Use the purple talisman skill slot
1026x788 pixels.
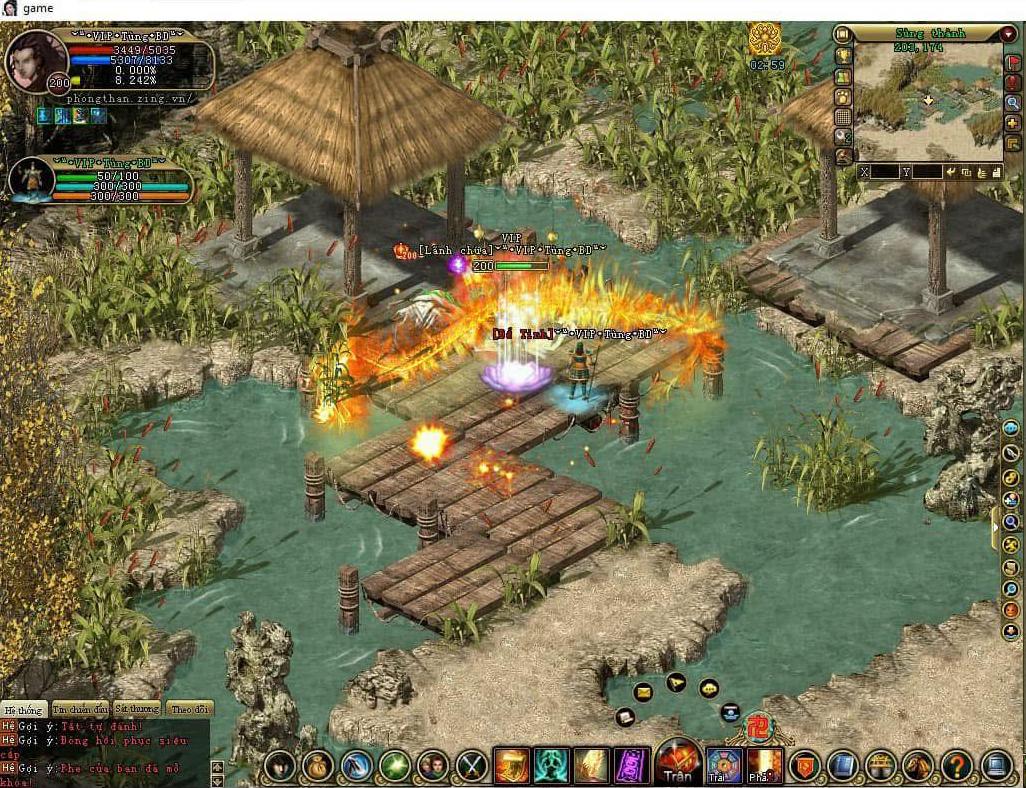(x=631, y=766)
